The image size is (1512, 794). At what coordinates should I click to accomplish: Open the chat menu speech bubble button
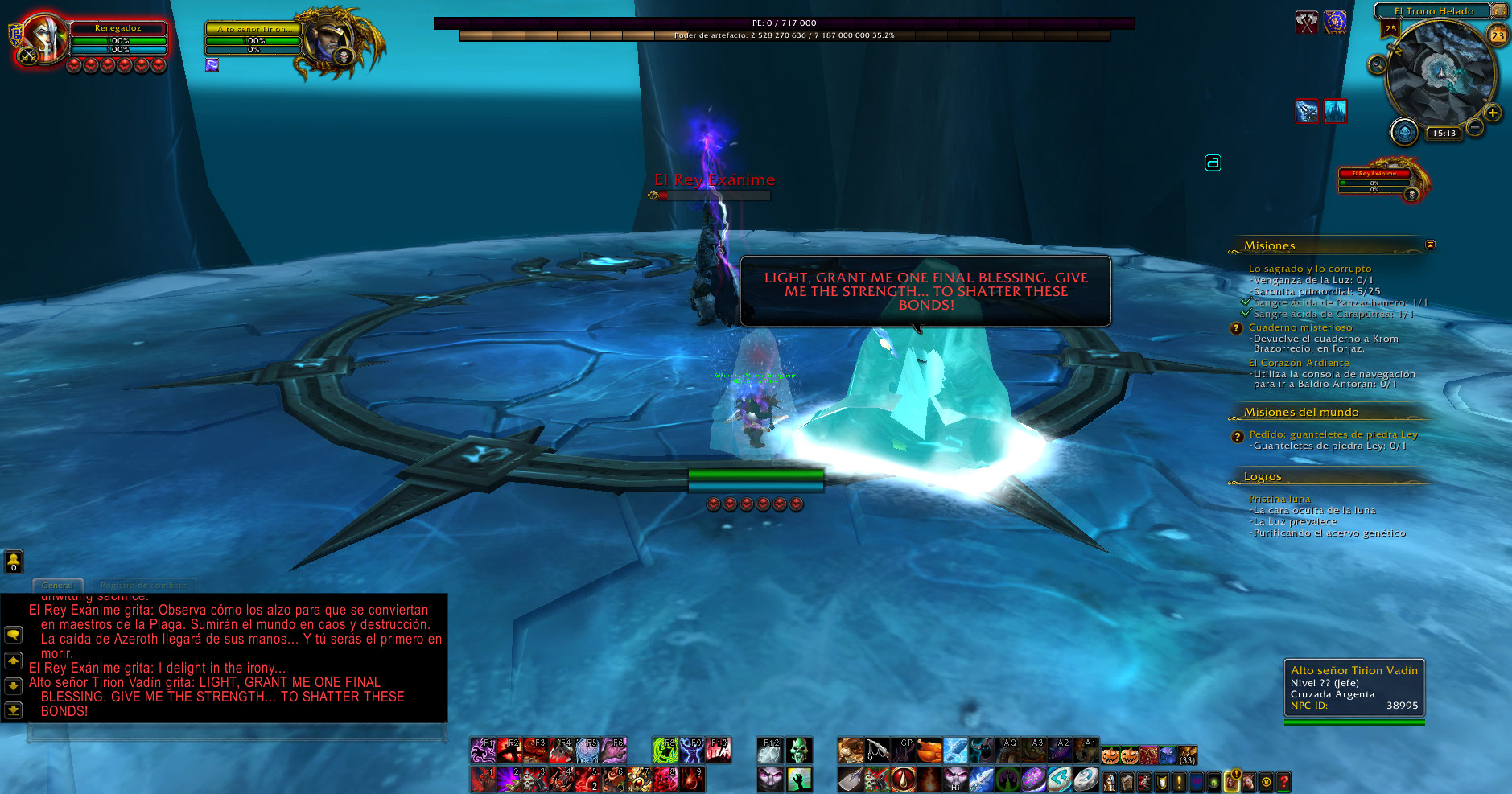point(14,635)
